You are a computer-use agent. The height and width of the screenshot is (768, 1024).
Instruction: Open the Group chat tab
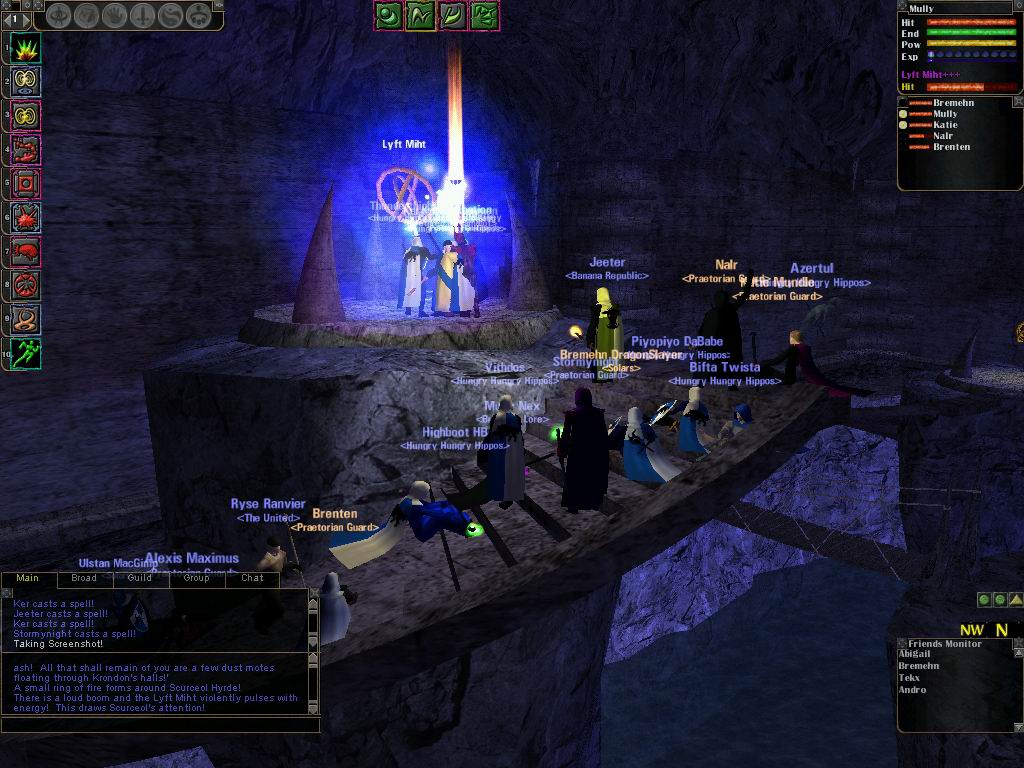[x=196, y=578]
